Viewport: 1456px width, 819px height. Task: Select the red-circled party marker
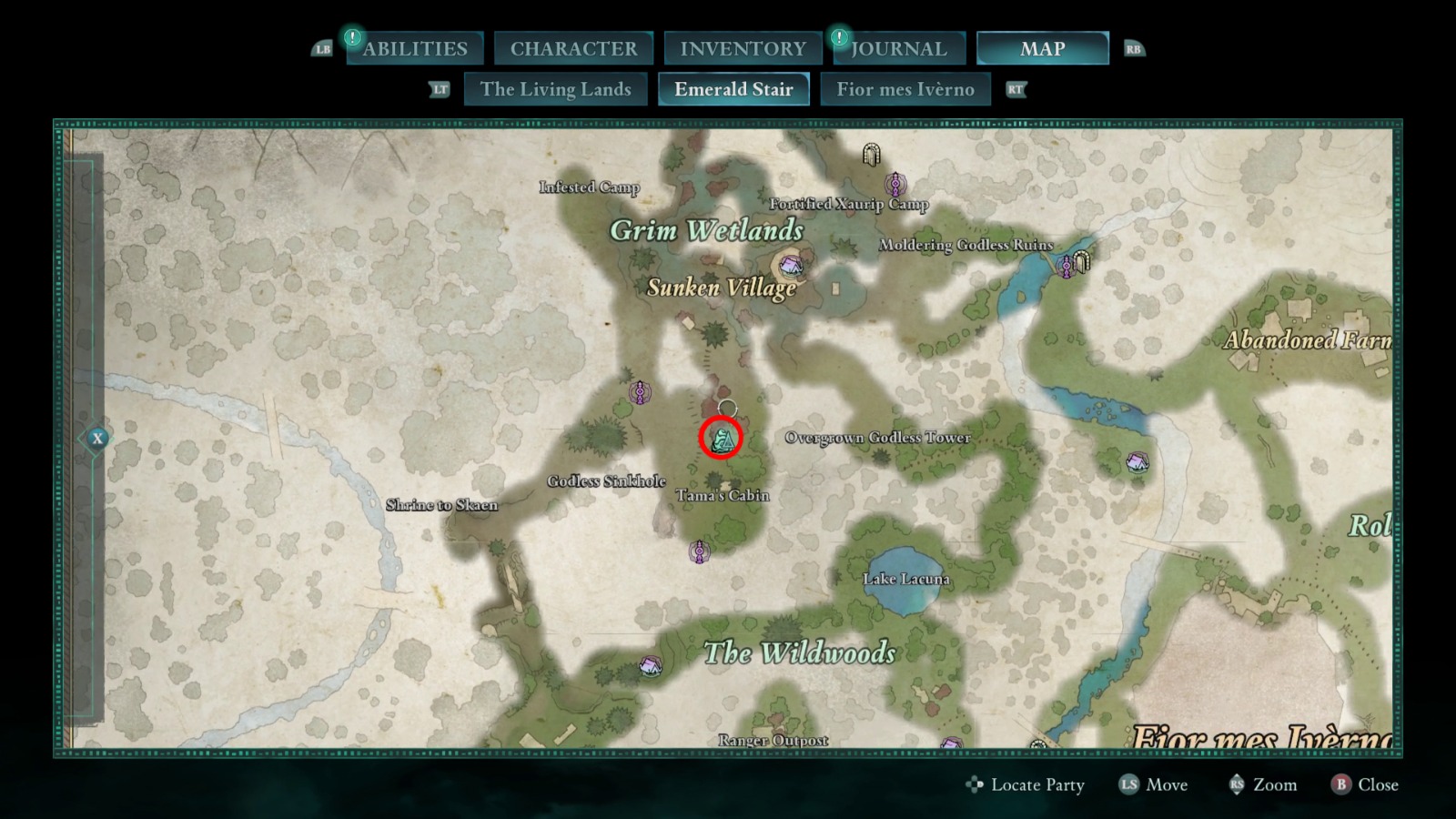(x=721, y=439)
